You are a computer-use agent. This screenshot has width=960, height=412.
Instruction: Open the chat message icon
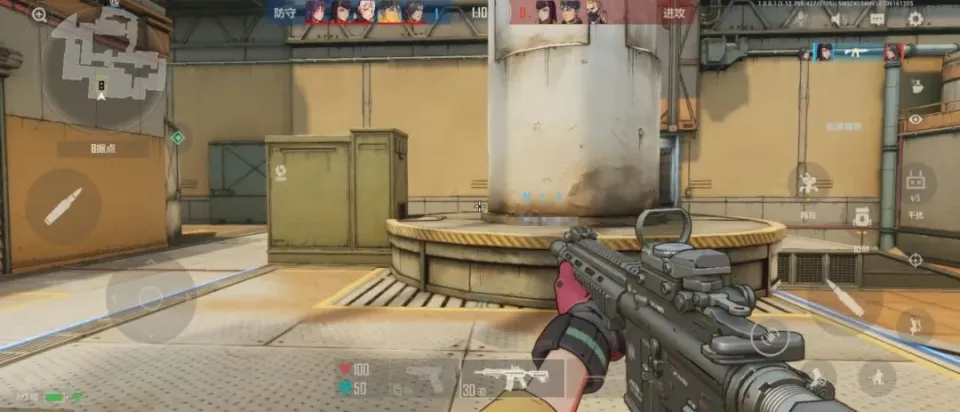[877, 18]
